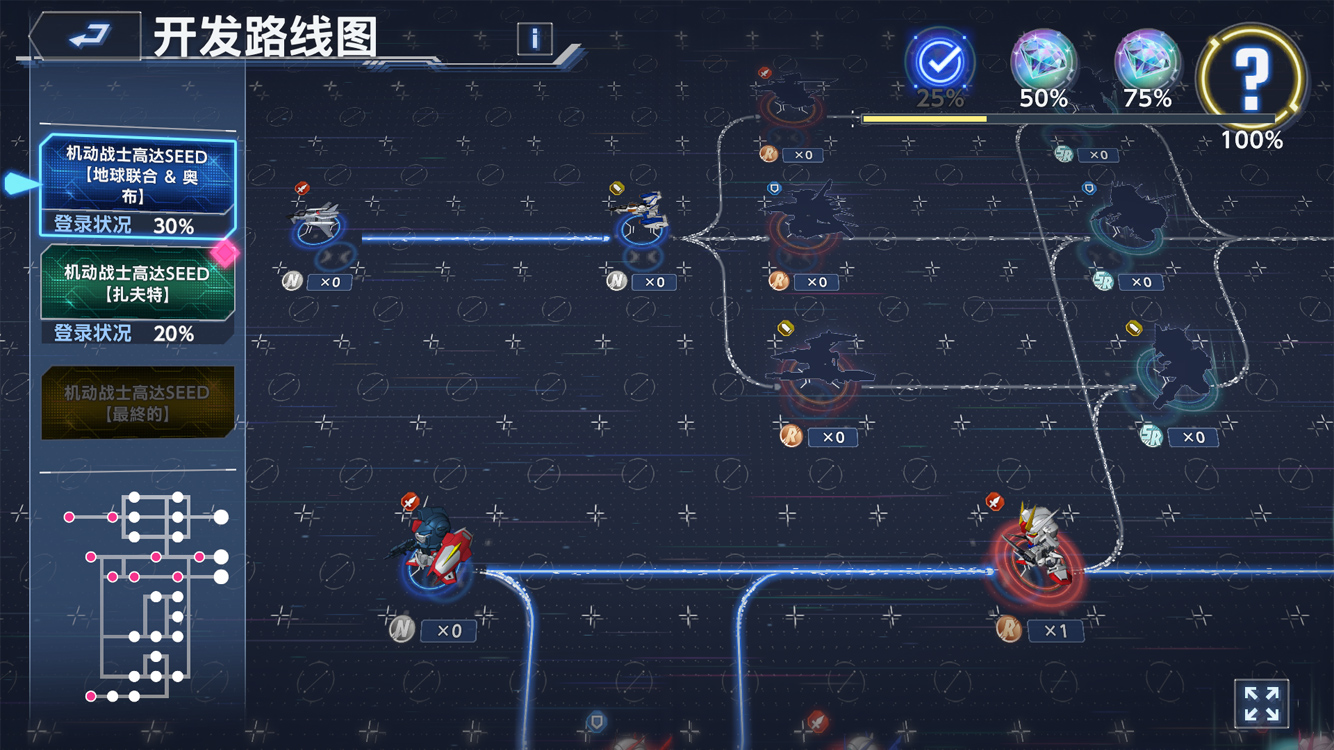
Task: Claim the 50% diamond milestone reward
Action: pyautogui.click(x=1043, y=63)
